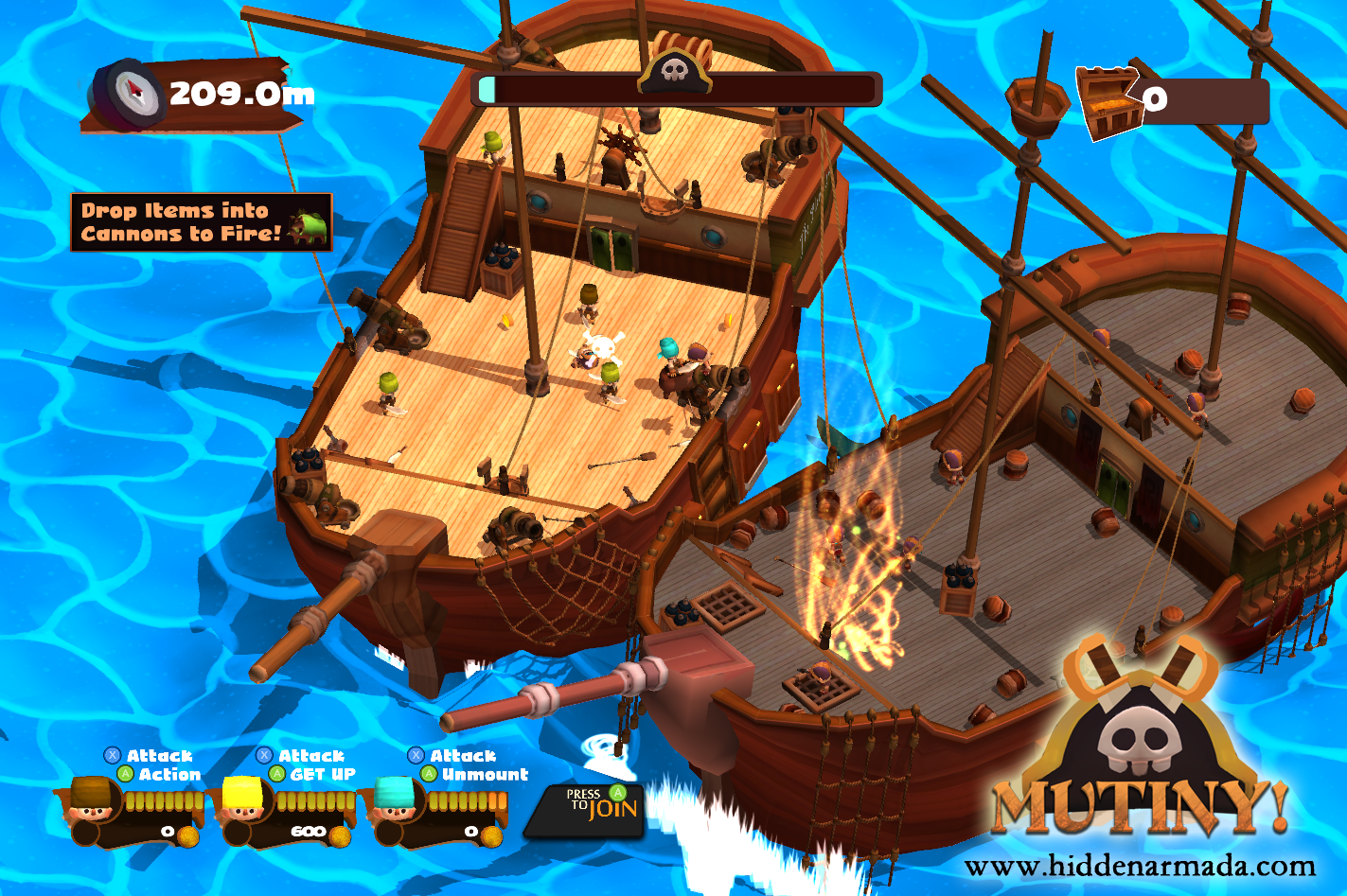
Task: Click the treasure chest counter icon
Action: click(x=1106, y=96)
